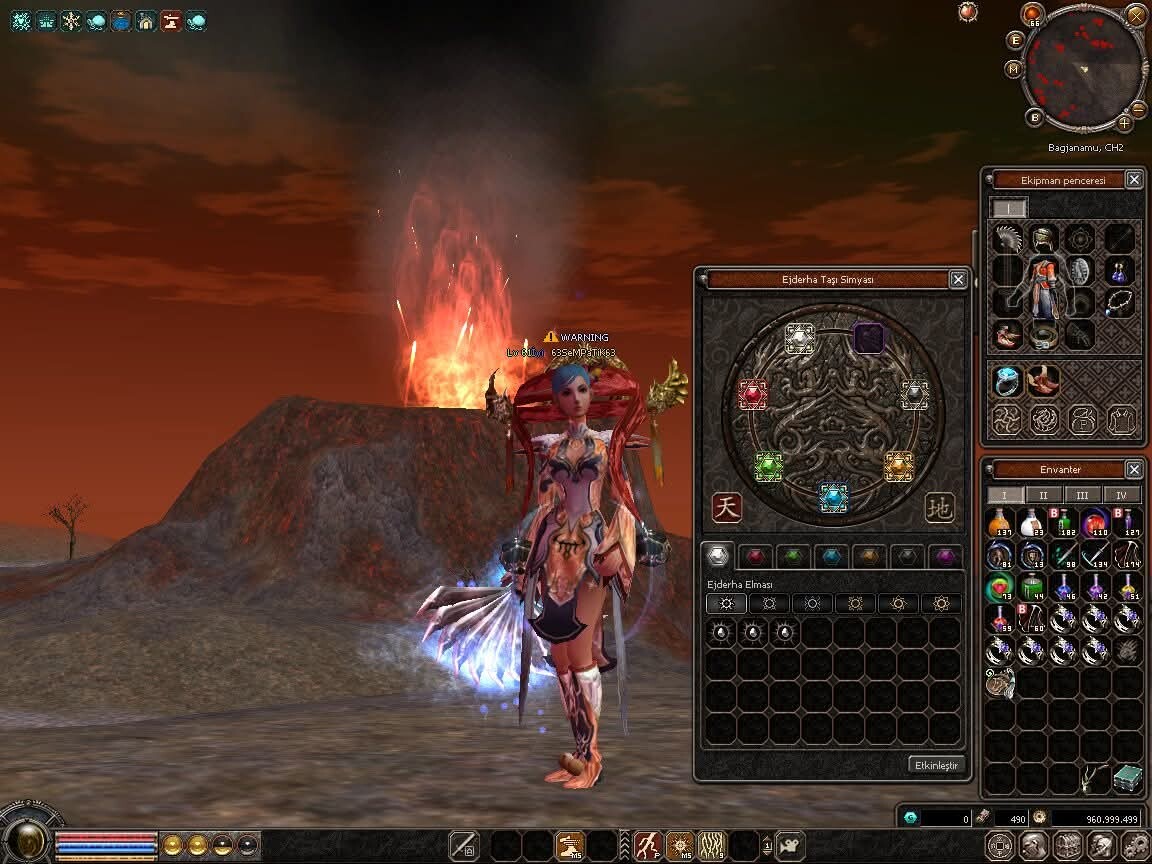The image size is (1152, 864).
Task: Close the minimap with the X button
Action: pyautogui.click(x=1136, y=15)
